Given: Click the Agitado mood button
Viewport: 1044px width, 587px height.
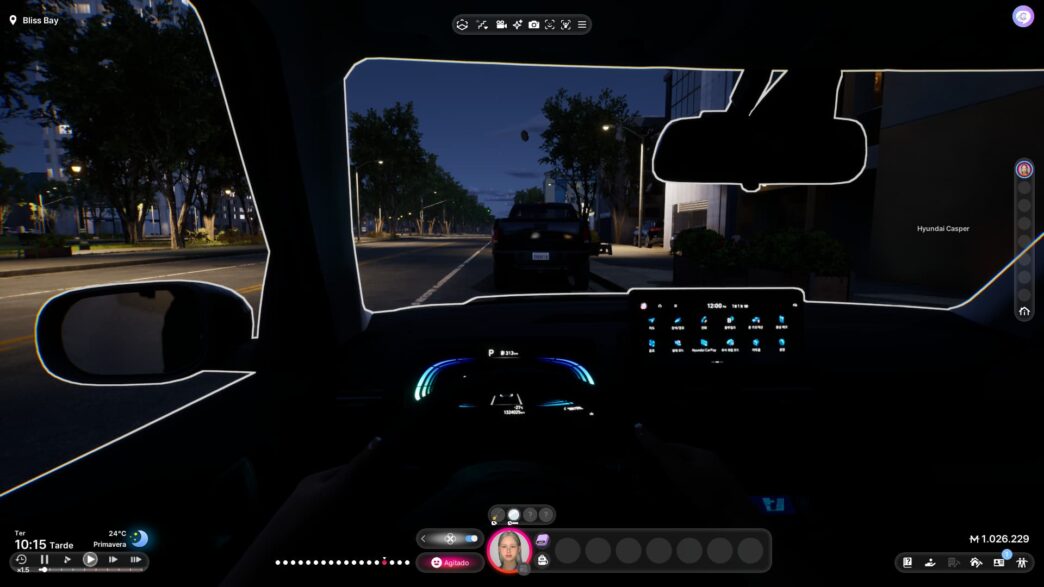Looking at the screenshot, I should click(x=450, y=562).
